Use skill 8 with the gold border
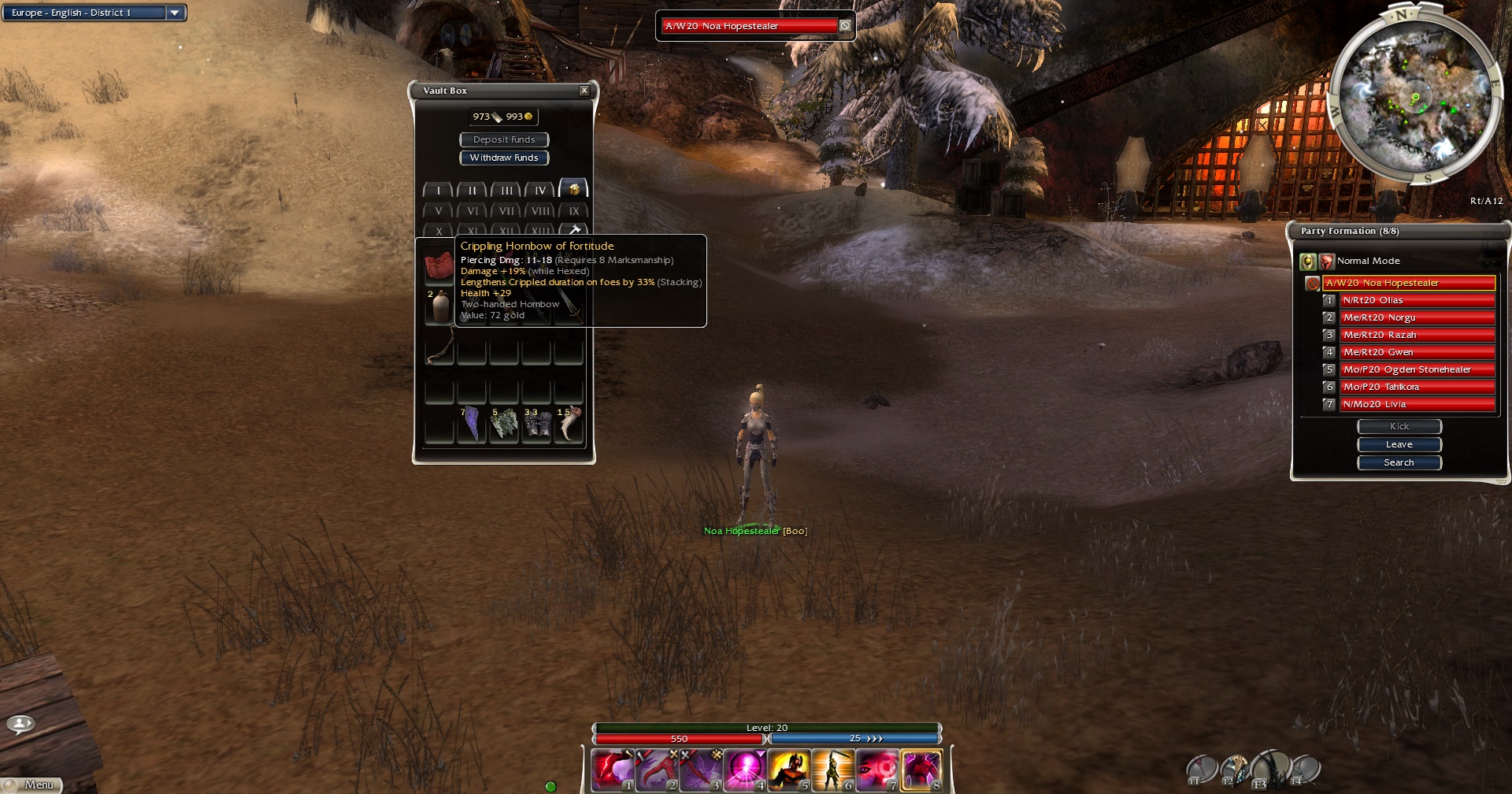This screenshot has width=1512, height=794. [921, 769]
